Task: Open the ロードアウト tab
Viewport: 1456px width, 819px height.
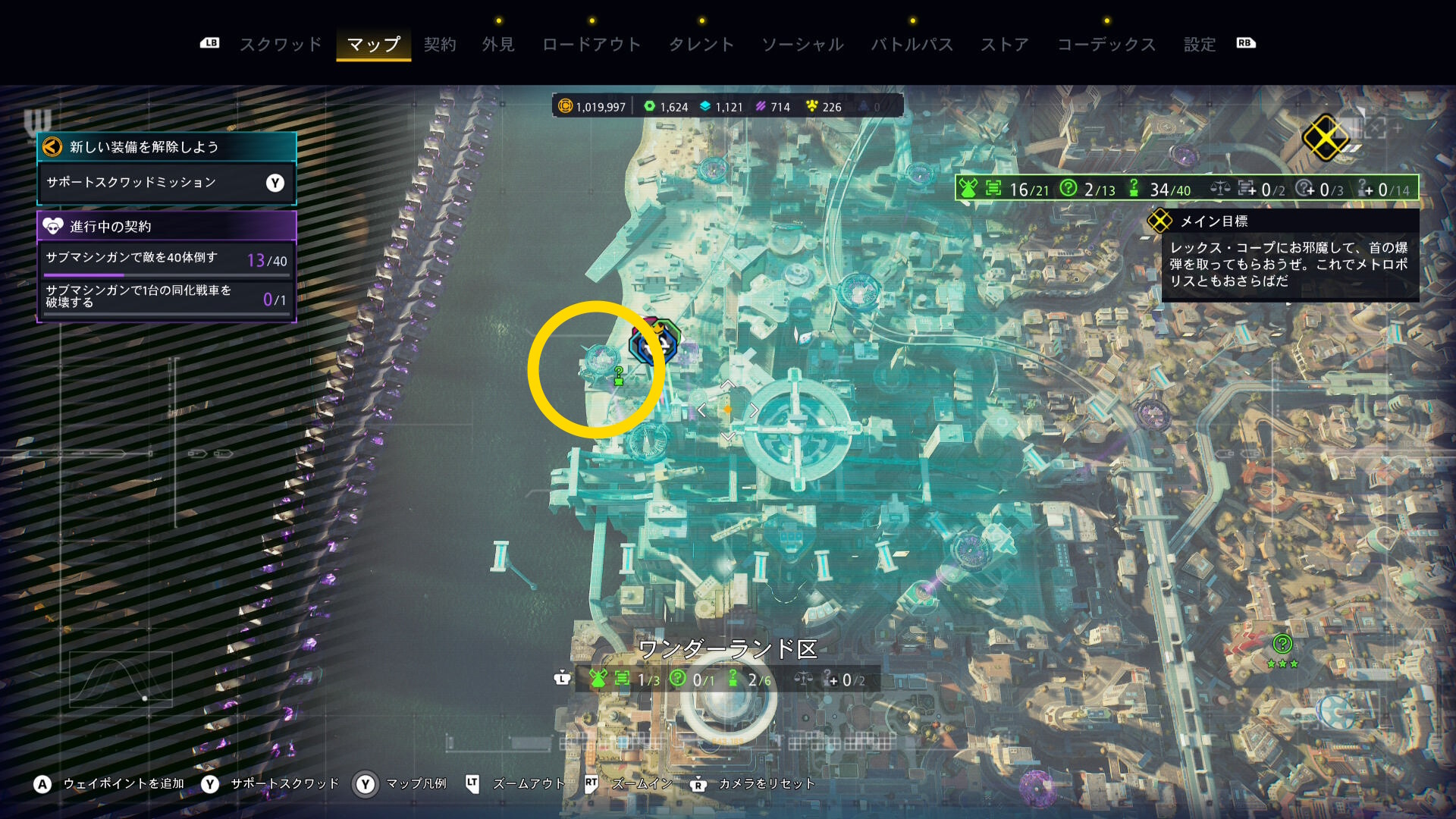Action: click(591, 45)
